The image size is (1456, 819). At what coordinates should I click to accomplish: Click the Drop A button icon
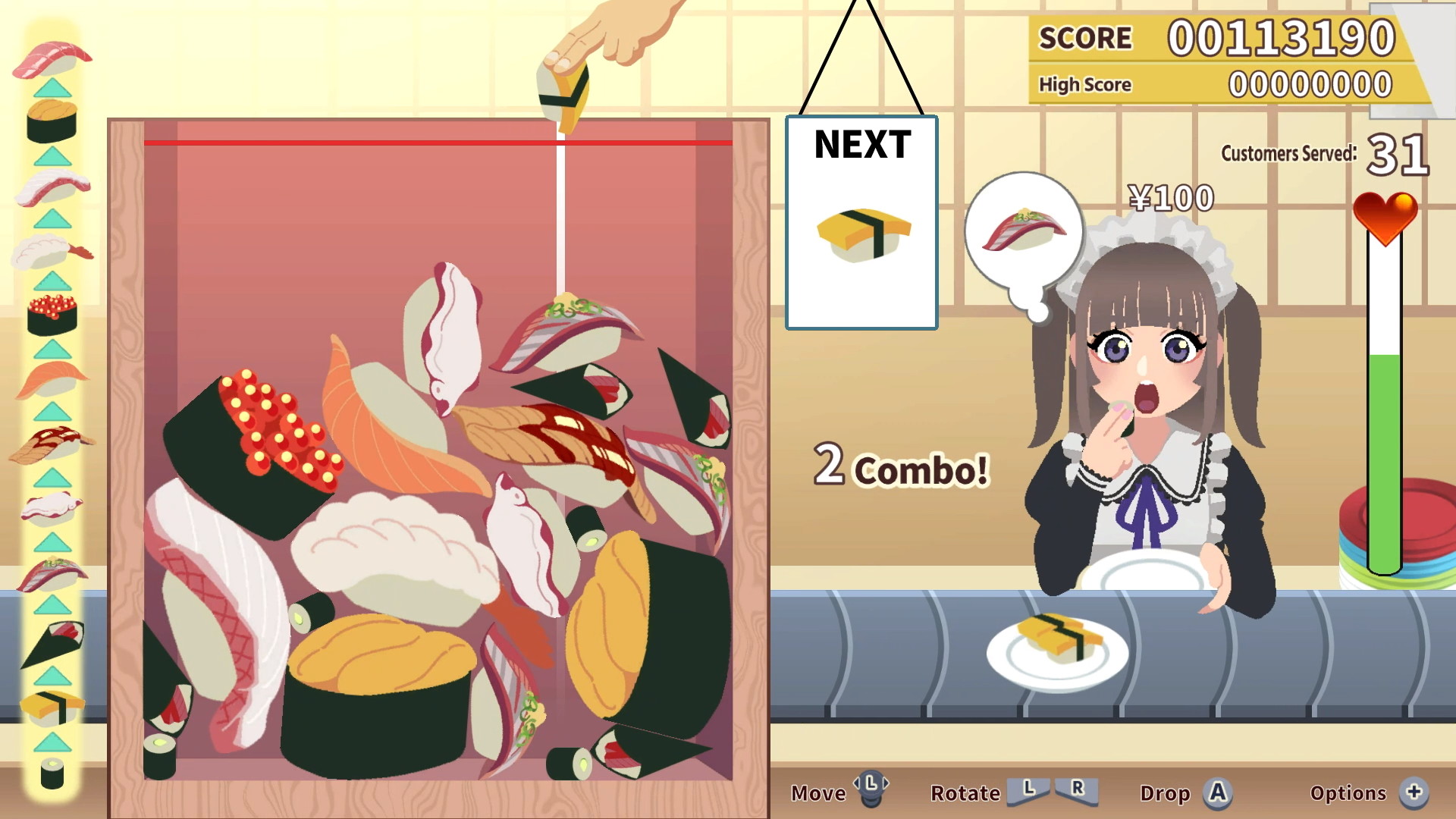tap(1217, 793)
